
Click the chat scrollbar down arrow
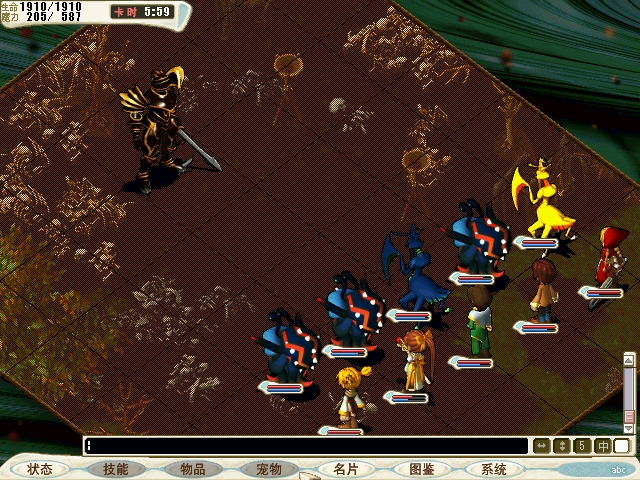(x=630, y=426)
